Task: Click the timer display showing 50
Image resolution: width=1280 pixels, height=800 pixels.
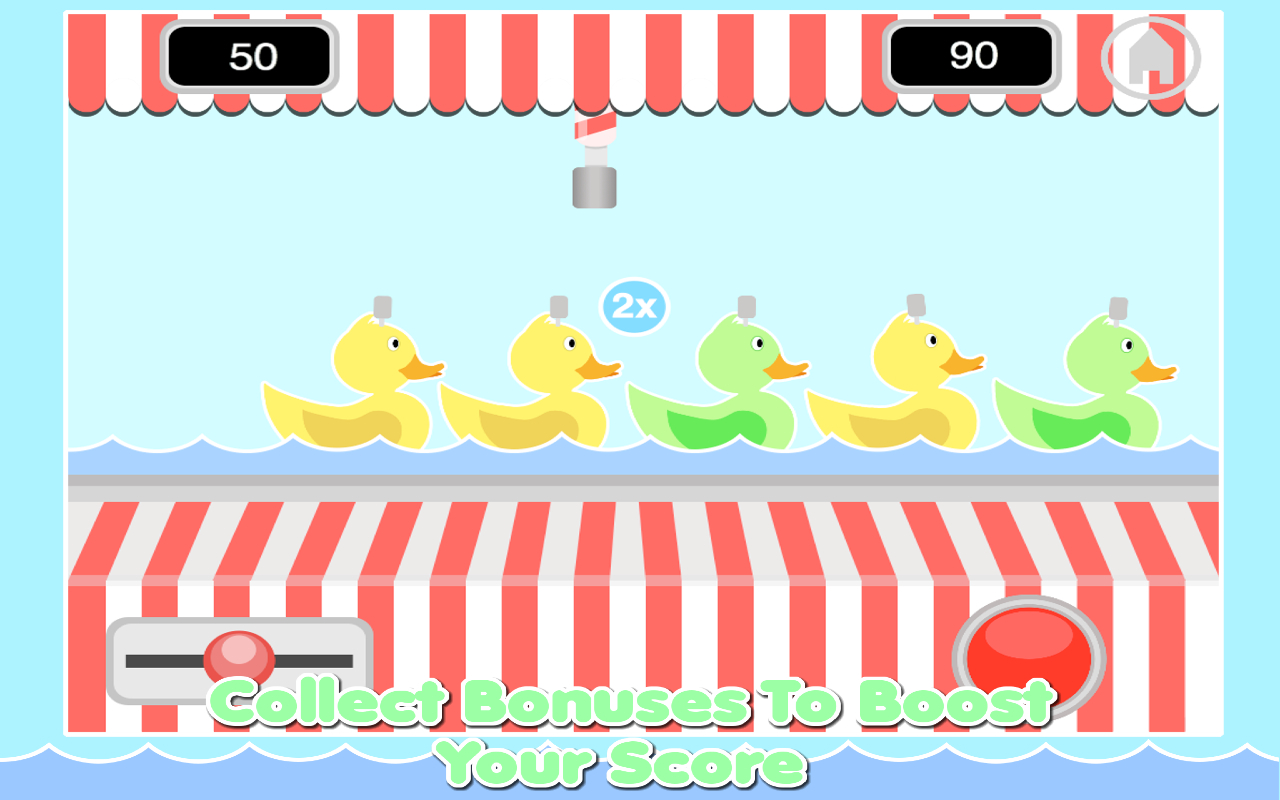Action: (x=250, y=57)
